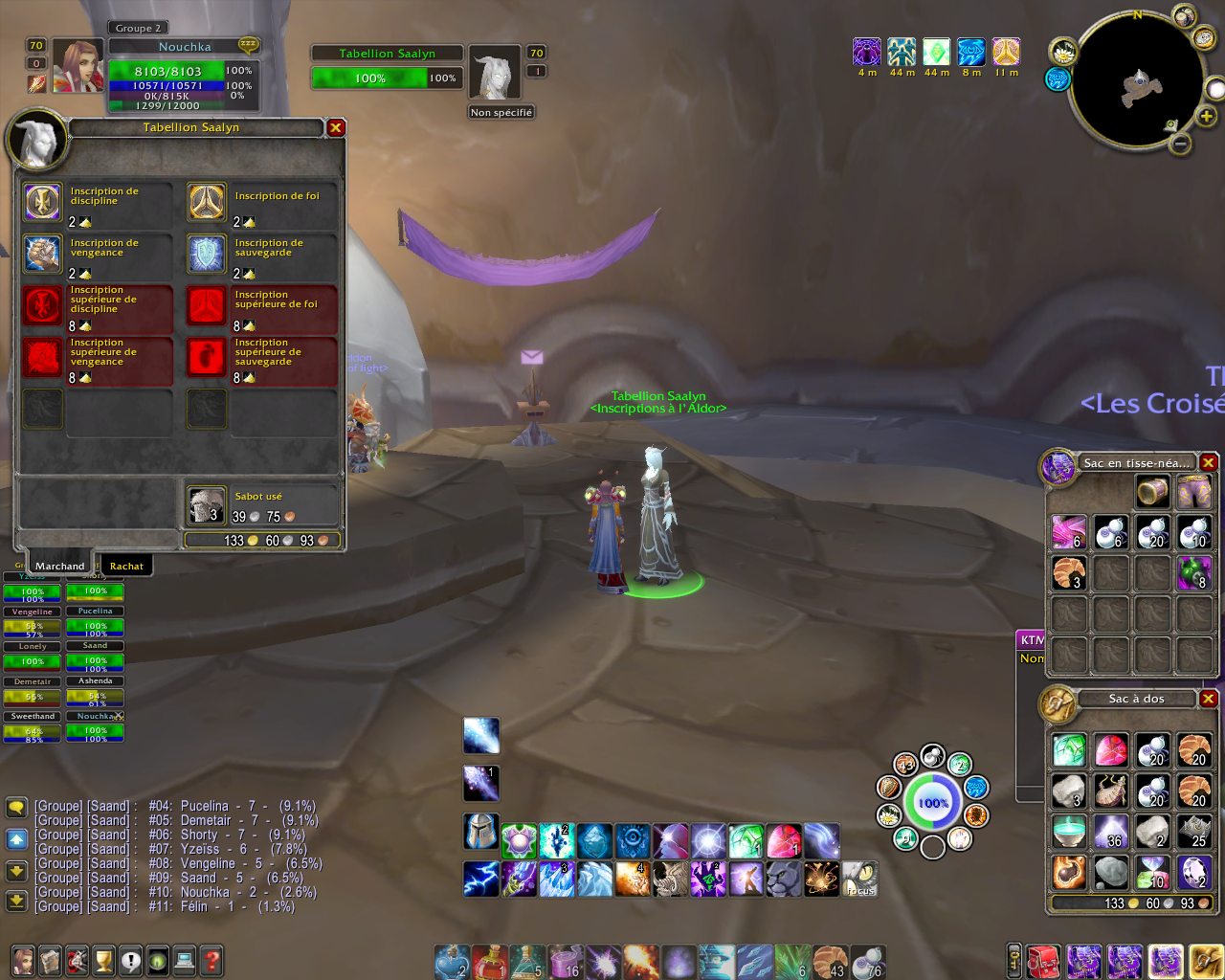Click the Nouchka player portrait
This screenshot has height=980, width=1225.
pyautogui.click(x=78, y=66)
